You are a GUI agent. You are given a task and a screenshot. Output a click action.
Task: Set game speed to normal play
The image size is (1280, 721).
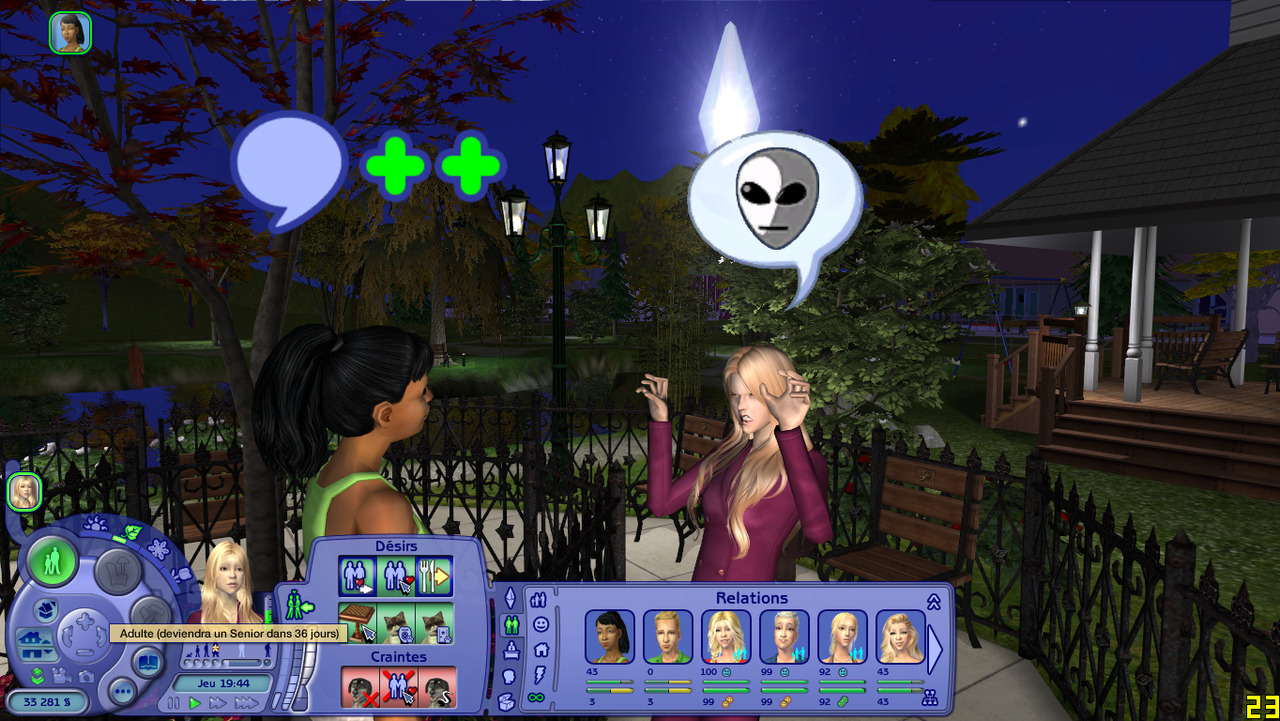(195, 703)
